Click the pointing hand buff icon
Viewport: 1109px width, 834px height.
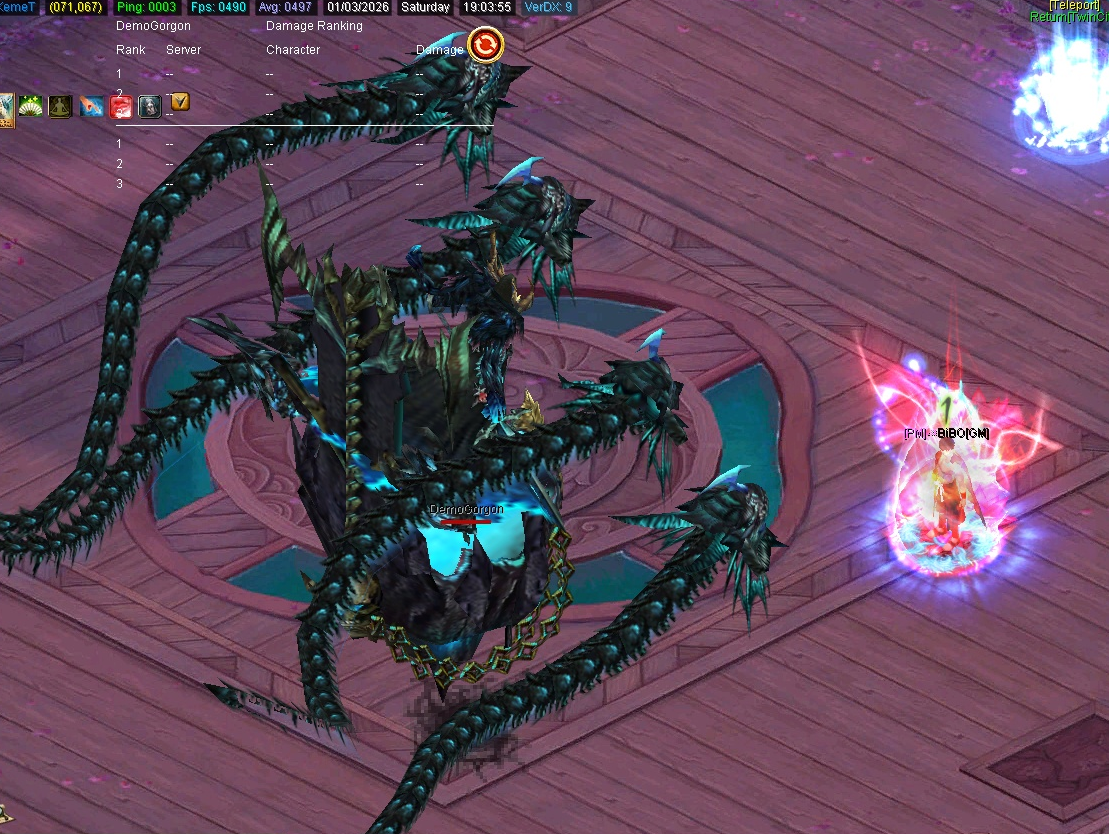point(92,106)
